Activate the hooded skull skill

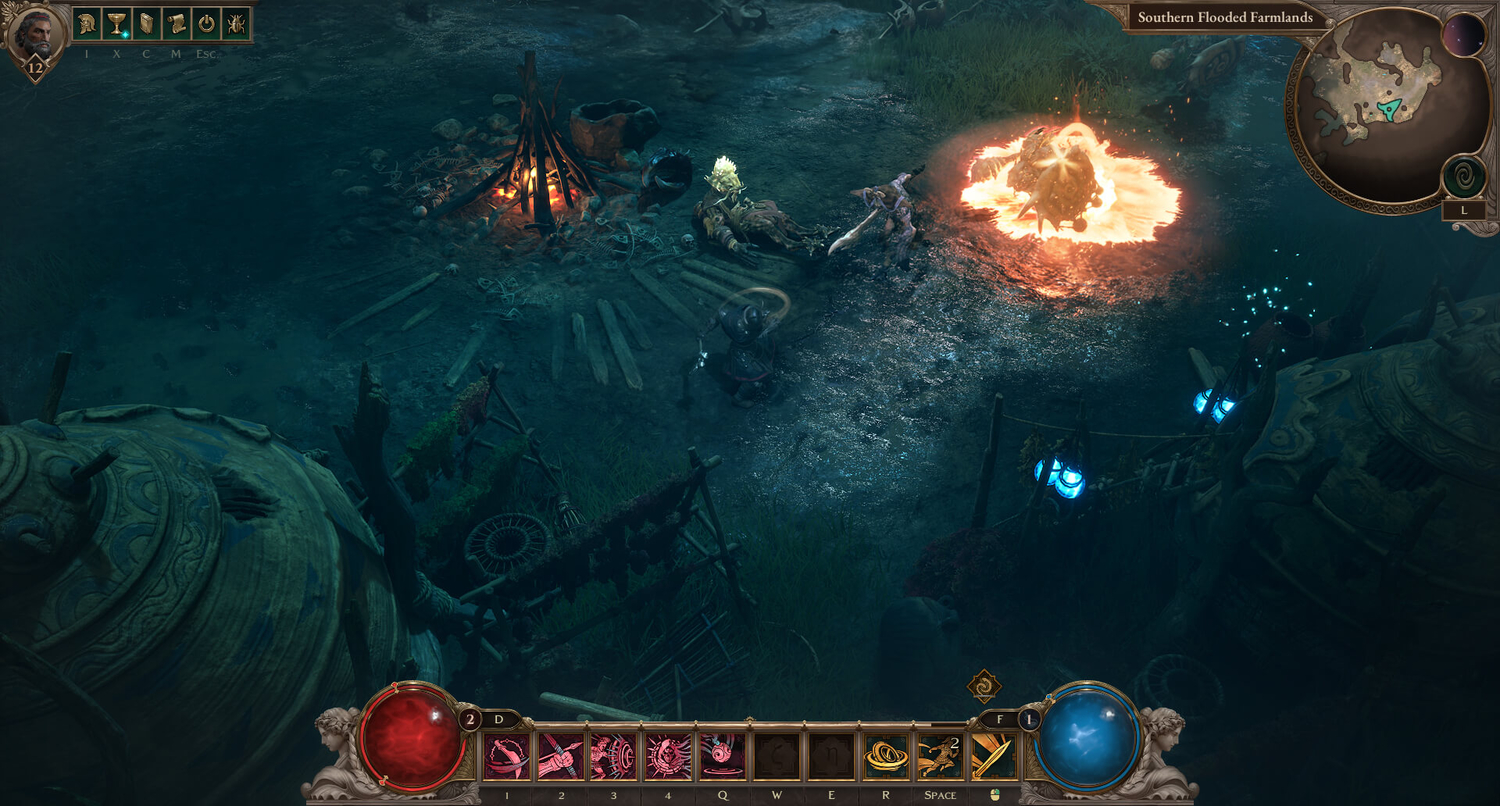point(669,757)
